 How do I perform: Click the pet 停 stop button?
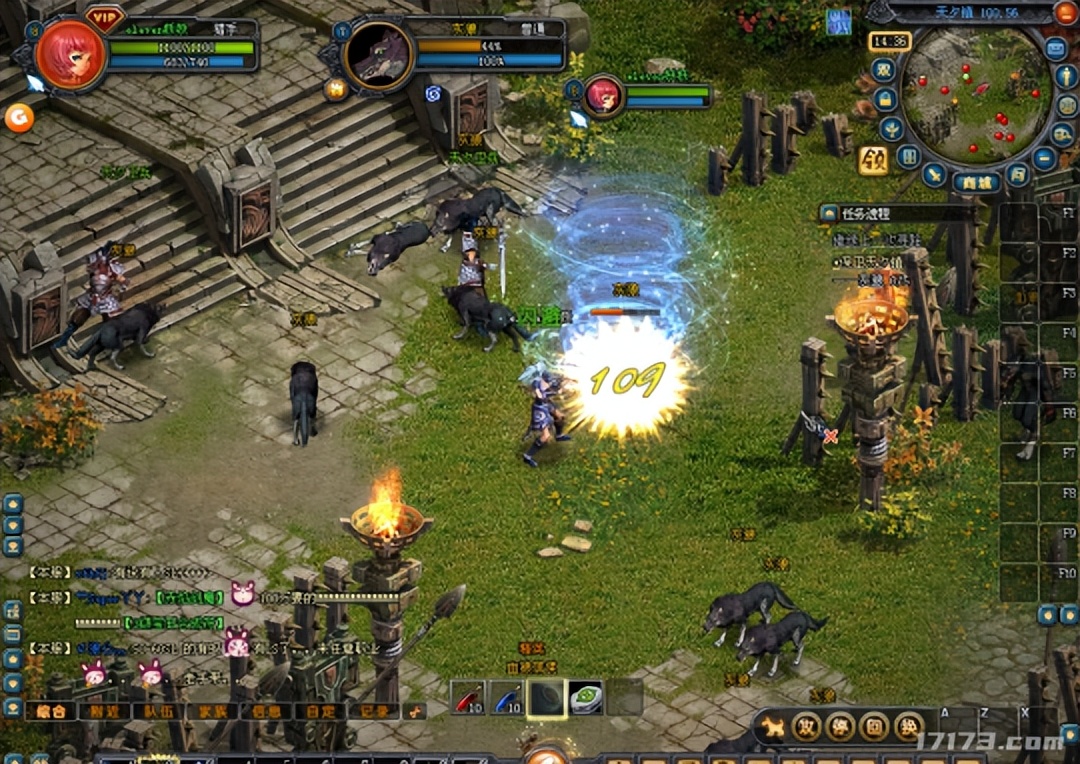pos(840,726)
